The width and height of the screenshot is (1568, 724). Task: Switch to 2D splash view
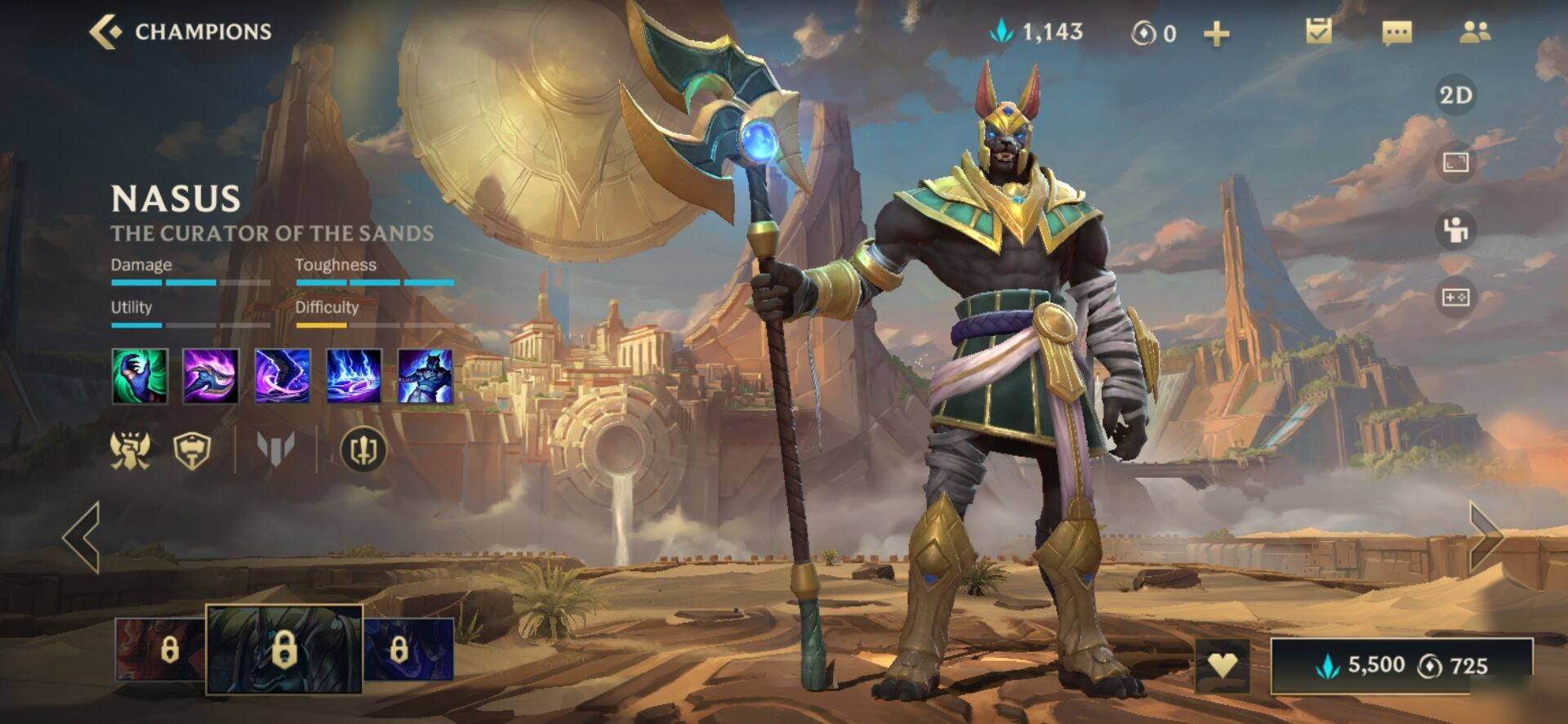click(x=1455, y=96)
